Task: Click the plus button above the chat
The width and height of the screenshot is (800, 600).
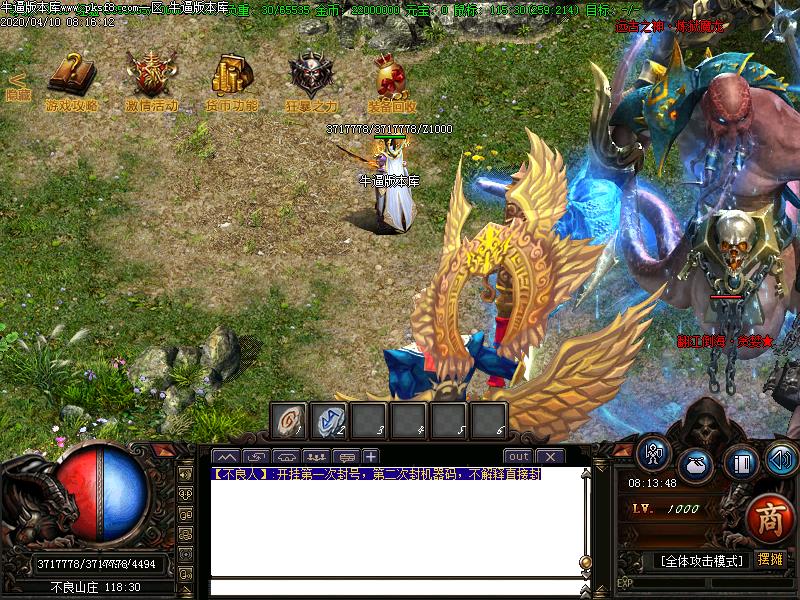Action: pos(370,457)
